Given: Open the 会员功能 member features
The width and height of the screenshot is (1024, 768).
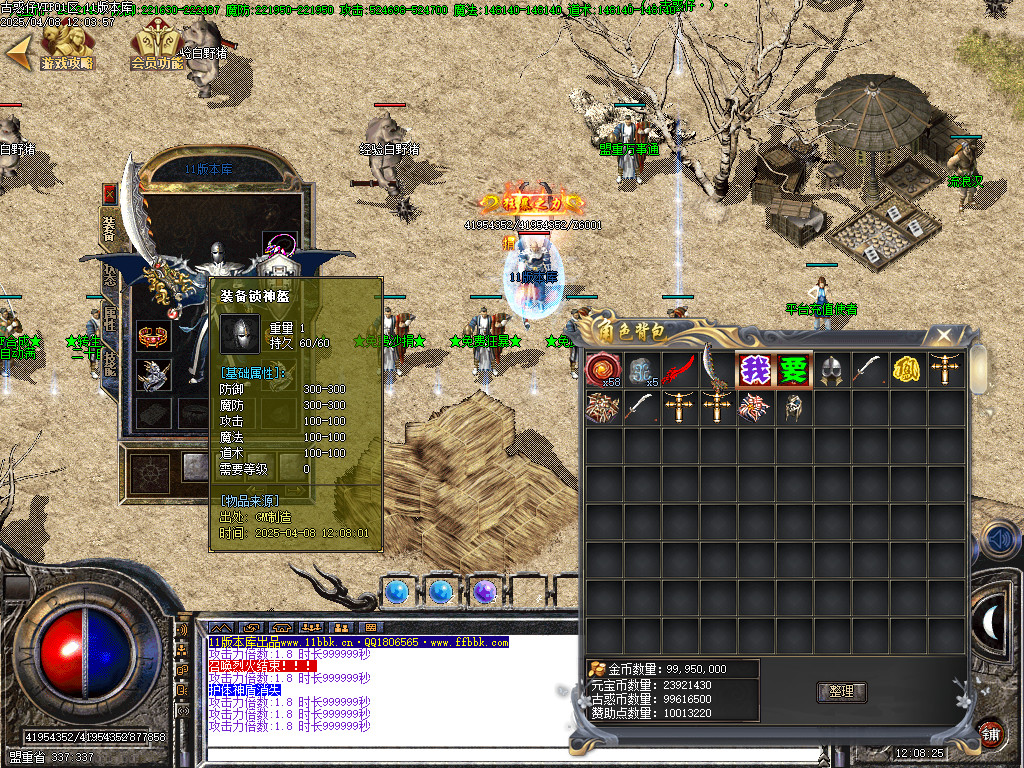Looking at the screenshot, I should [156, 47].
